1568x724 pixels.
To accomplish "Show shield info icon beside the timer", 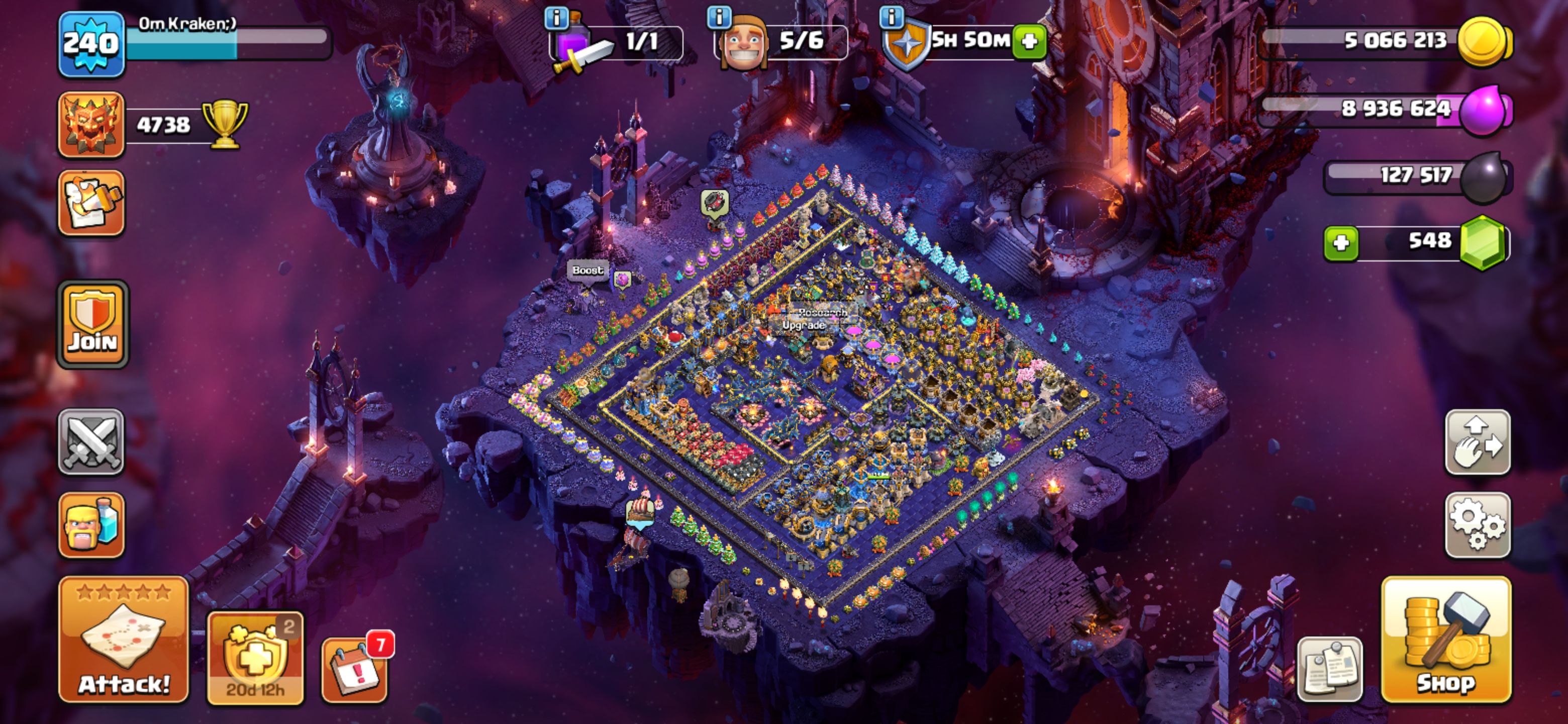I will [892, 17].
